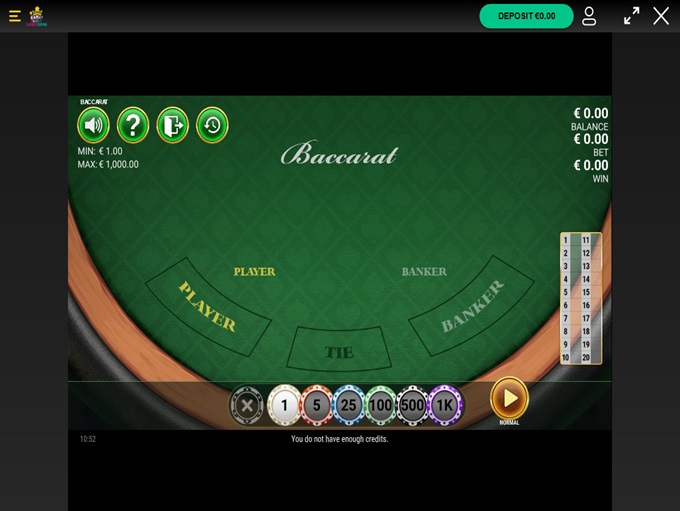Place a bet on the Player area
Image resolution: width=680 pixels, height=511 pixels.
click(x=208, y=306)
